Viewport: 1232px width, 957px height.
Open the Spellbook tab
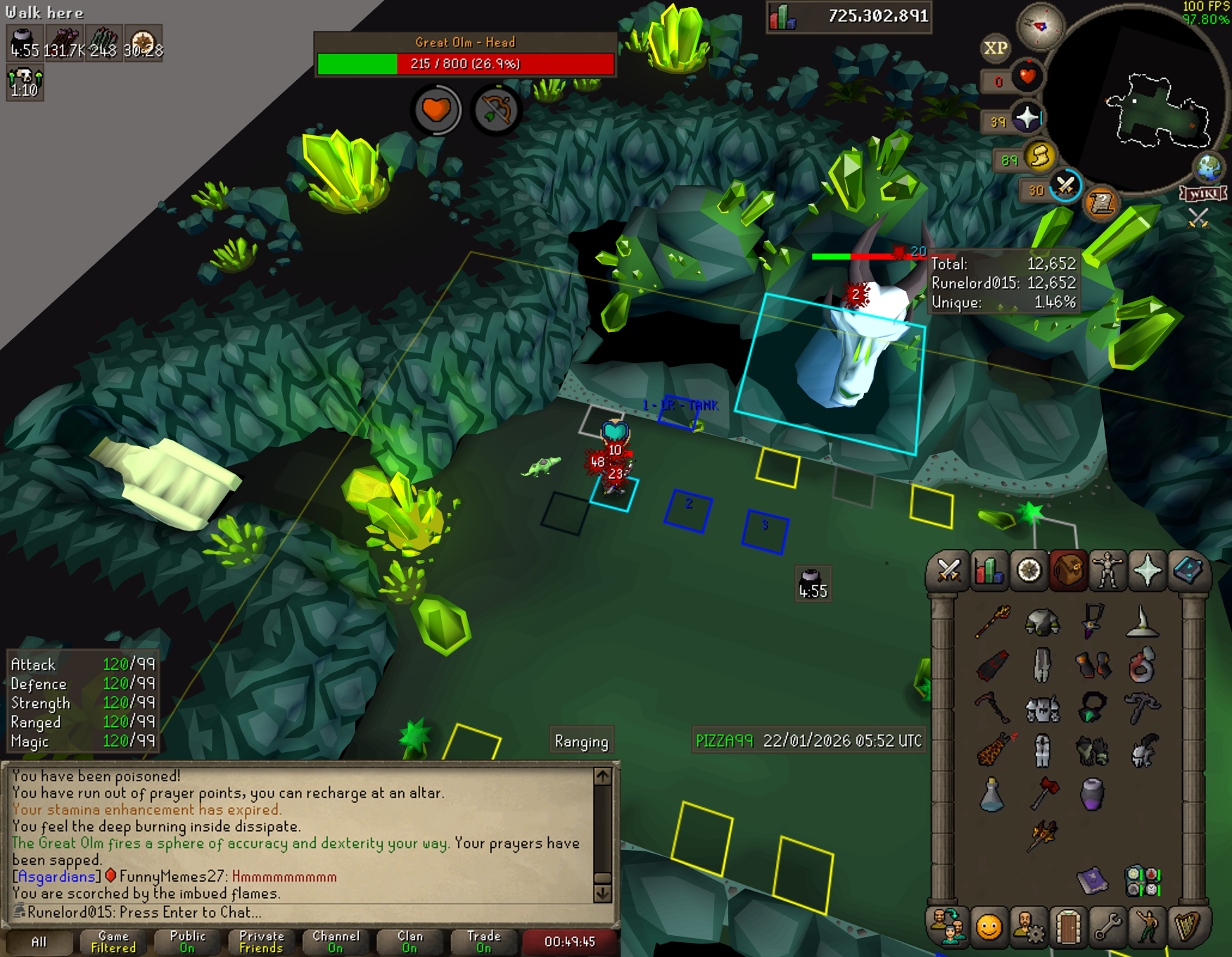tap(1188, 570)
